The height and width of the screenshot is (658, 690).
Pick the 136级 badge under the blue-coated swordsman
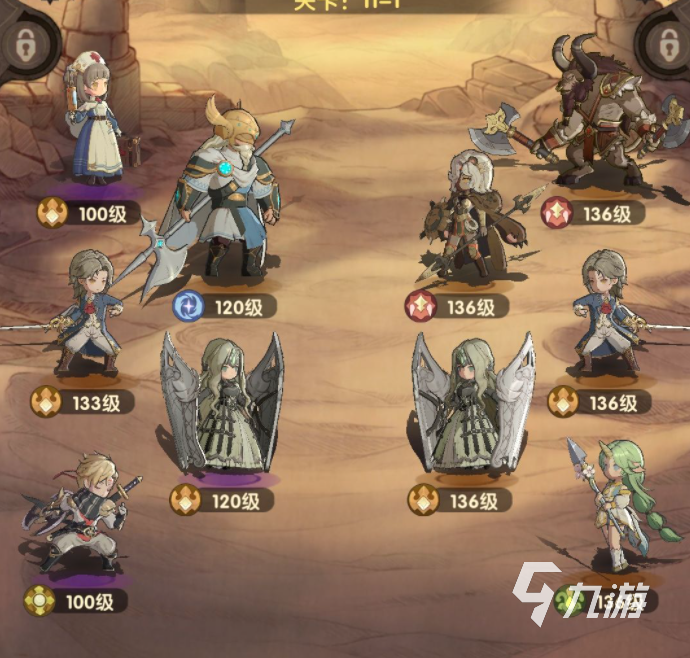[595, 402]
